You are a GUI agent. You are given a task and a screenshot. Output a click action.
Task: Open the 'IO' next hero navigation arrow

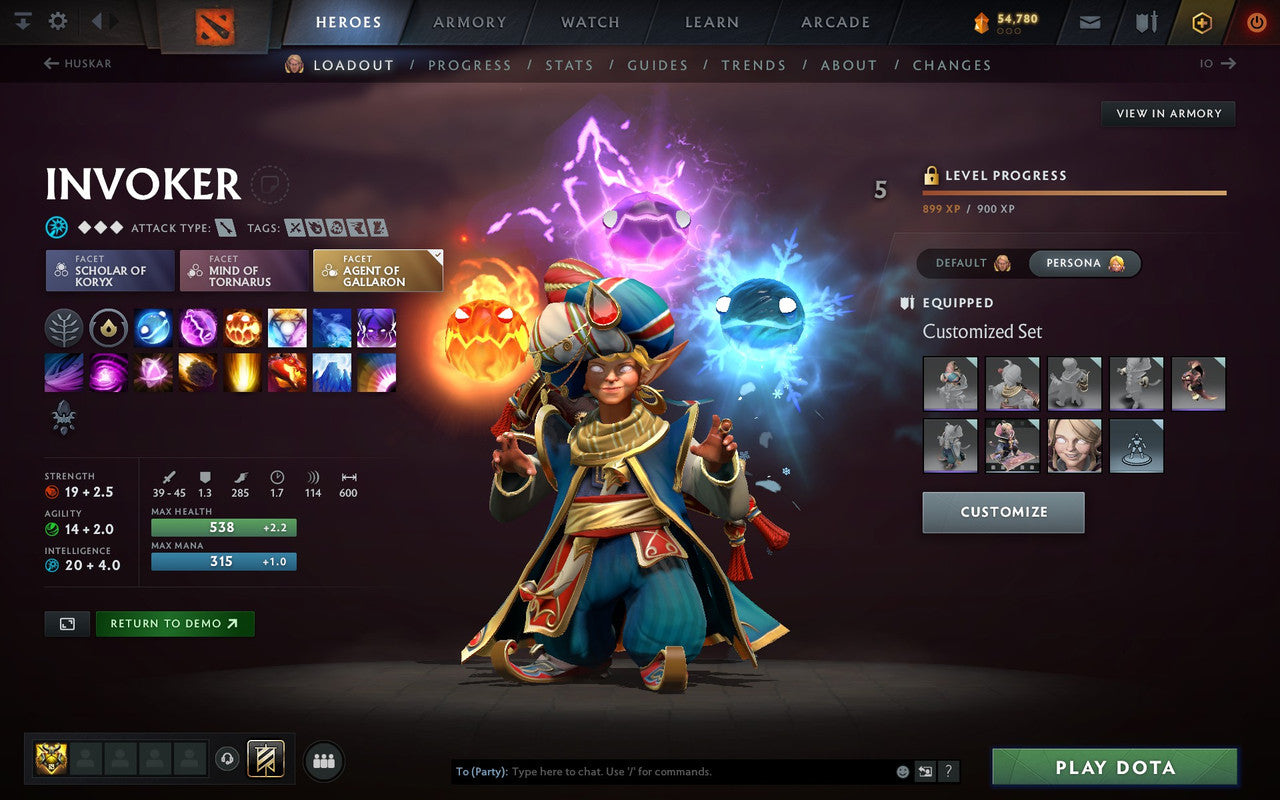click(1227, 63)
